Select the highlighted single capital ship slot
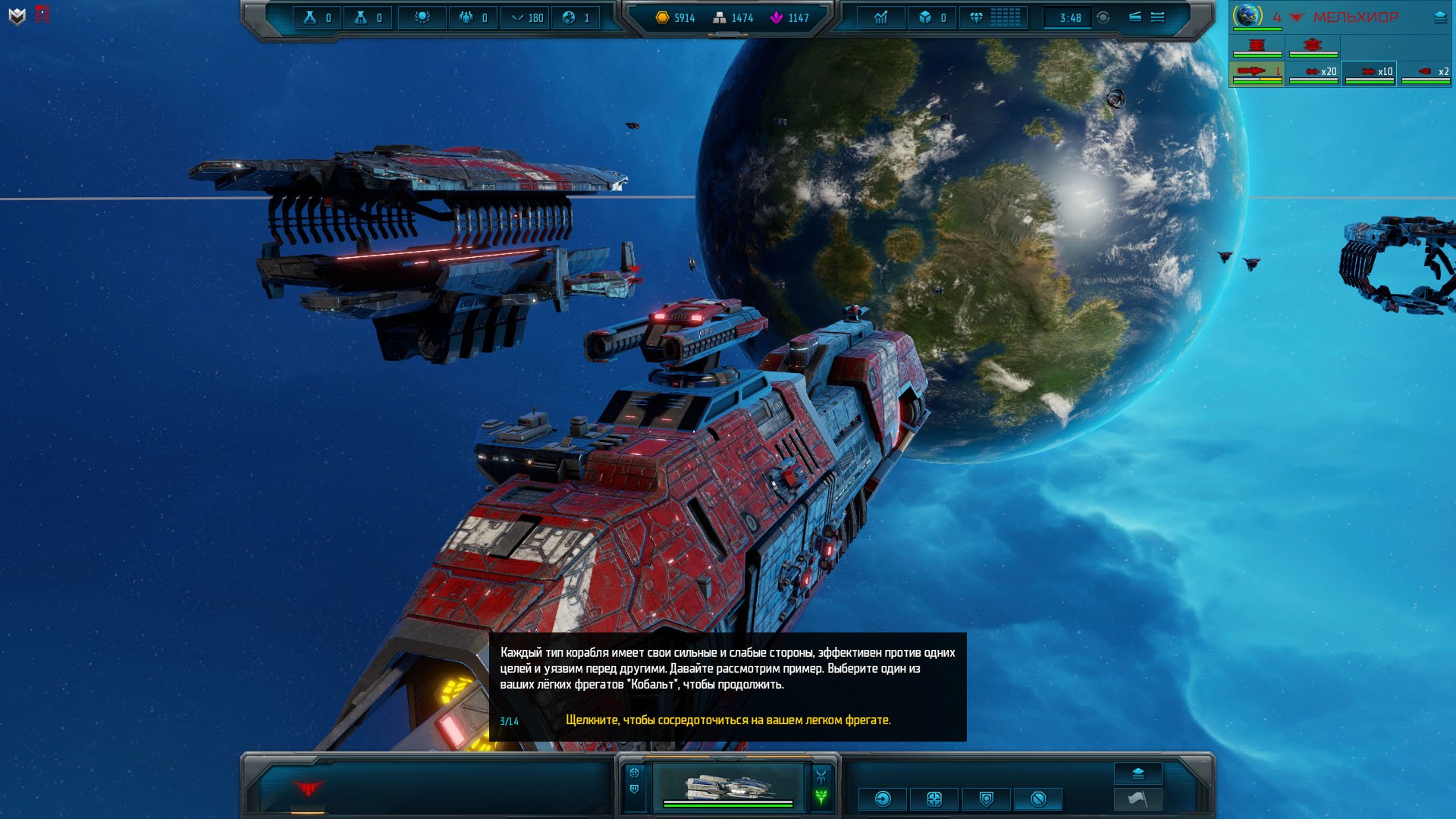Viewport: 1456px width, 819px height. pyautogui.click(x=1257, y=73)
